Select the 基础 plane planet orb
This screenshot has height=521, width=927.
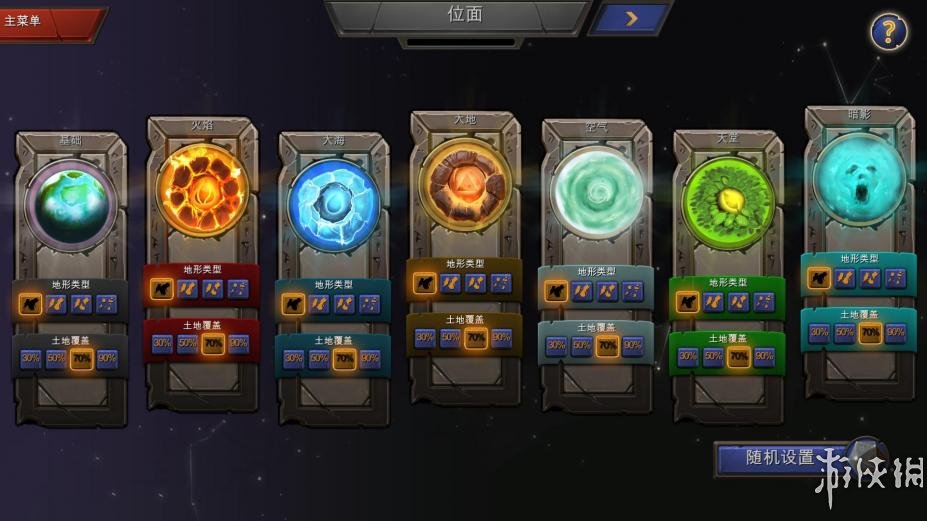tap(70, 202)
